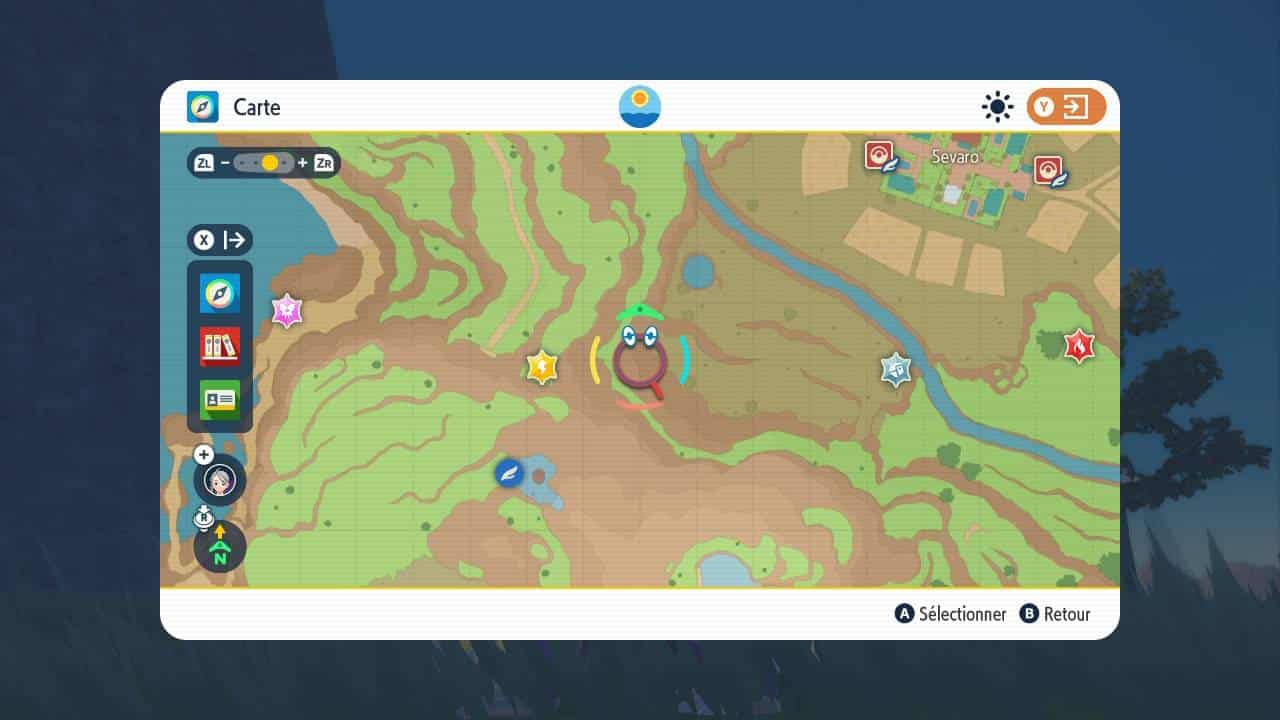Open the green trainer profile card
Image resolution: width=1280 pixels, height=720 pixels.
point(220,400)
